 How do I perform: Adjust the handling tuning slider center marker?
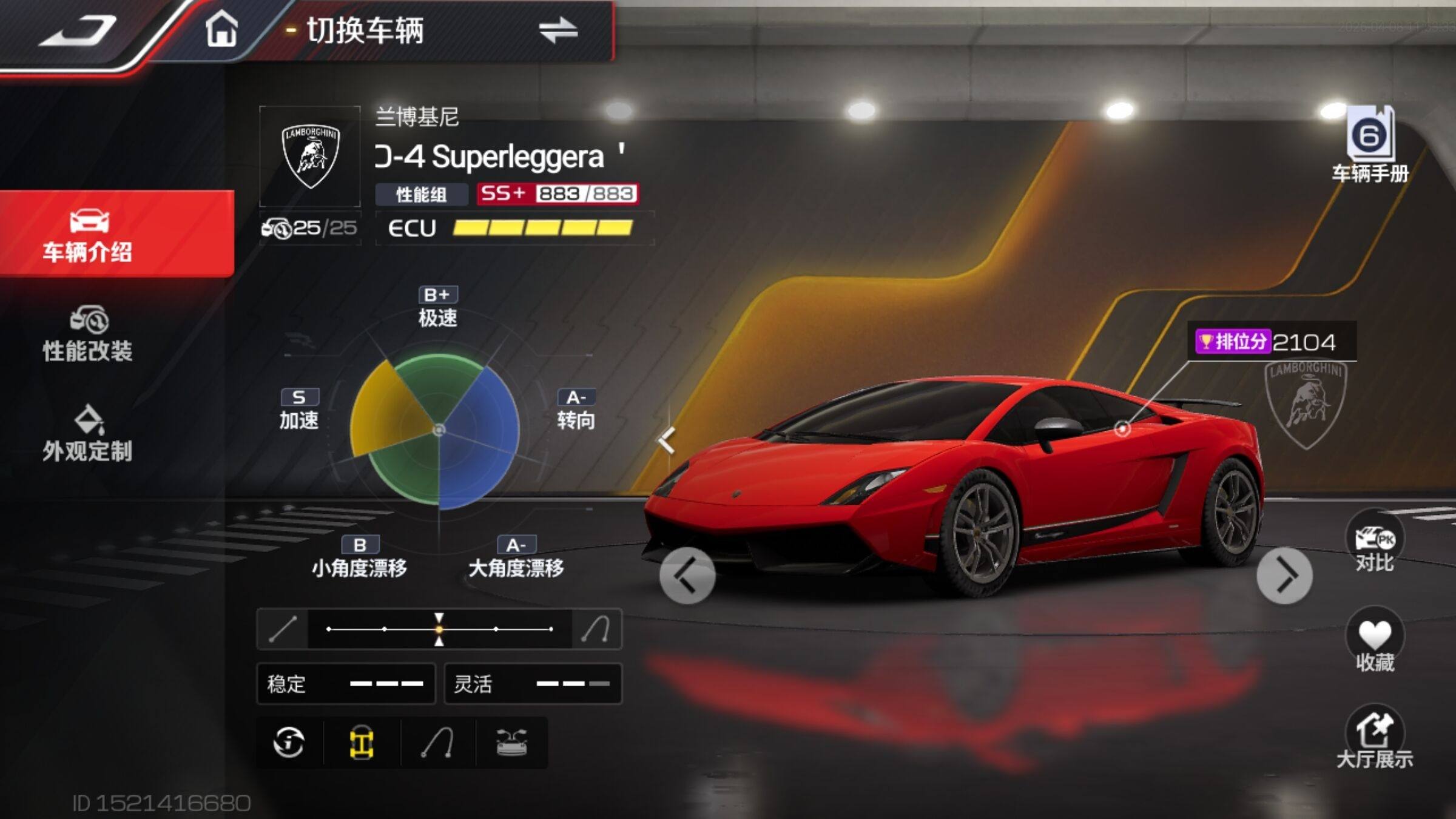439,629
